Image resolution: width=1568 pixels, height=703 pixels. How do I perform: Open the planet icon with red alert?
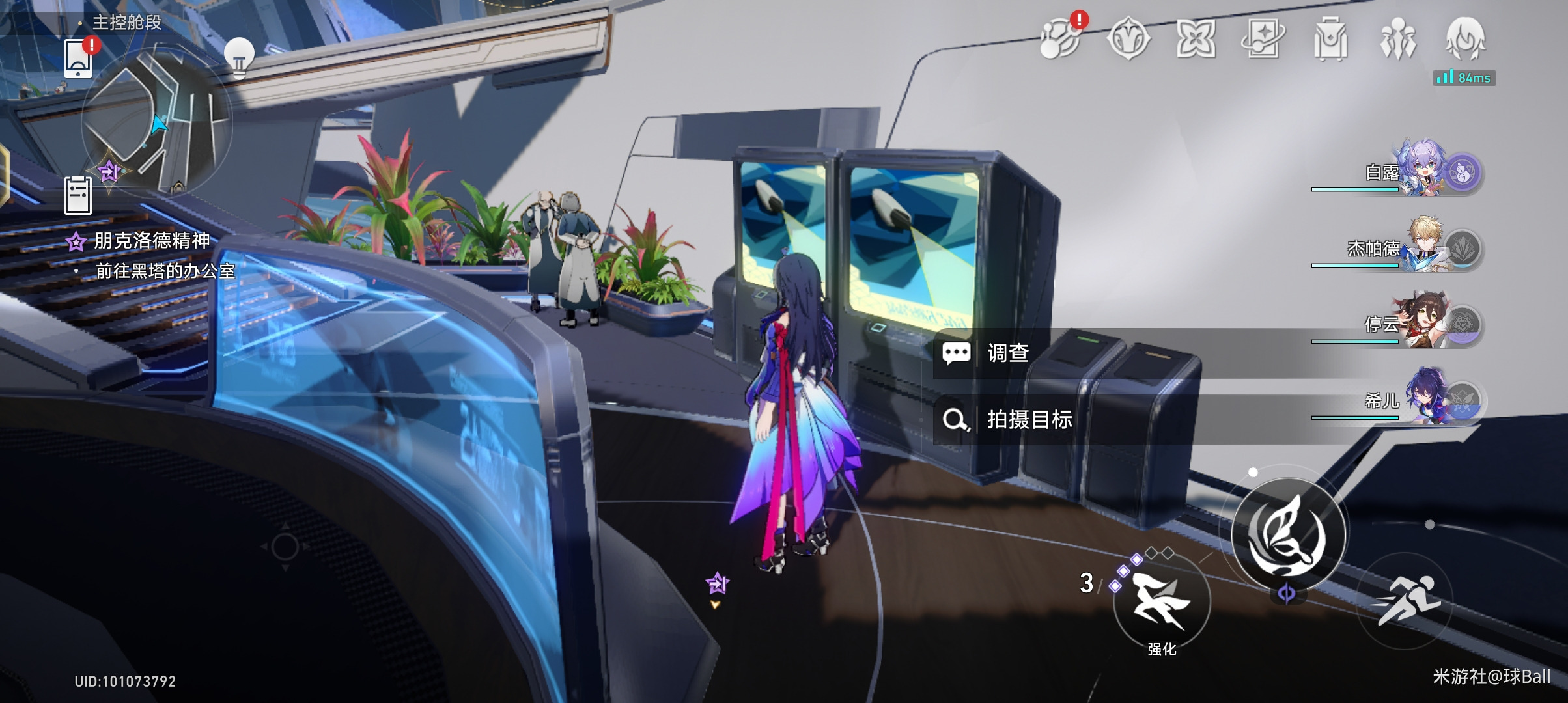(x=1060, y=39)
